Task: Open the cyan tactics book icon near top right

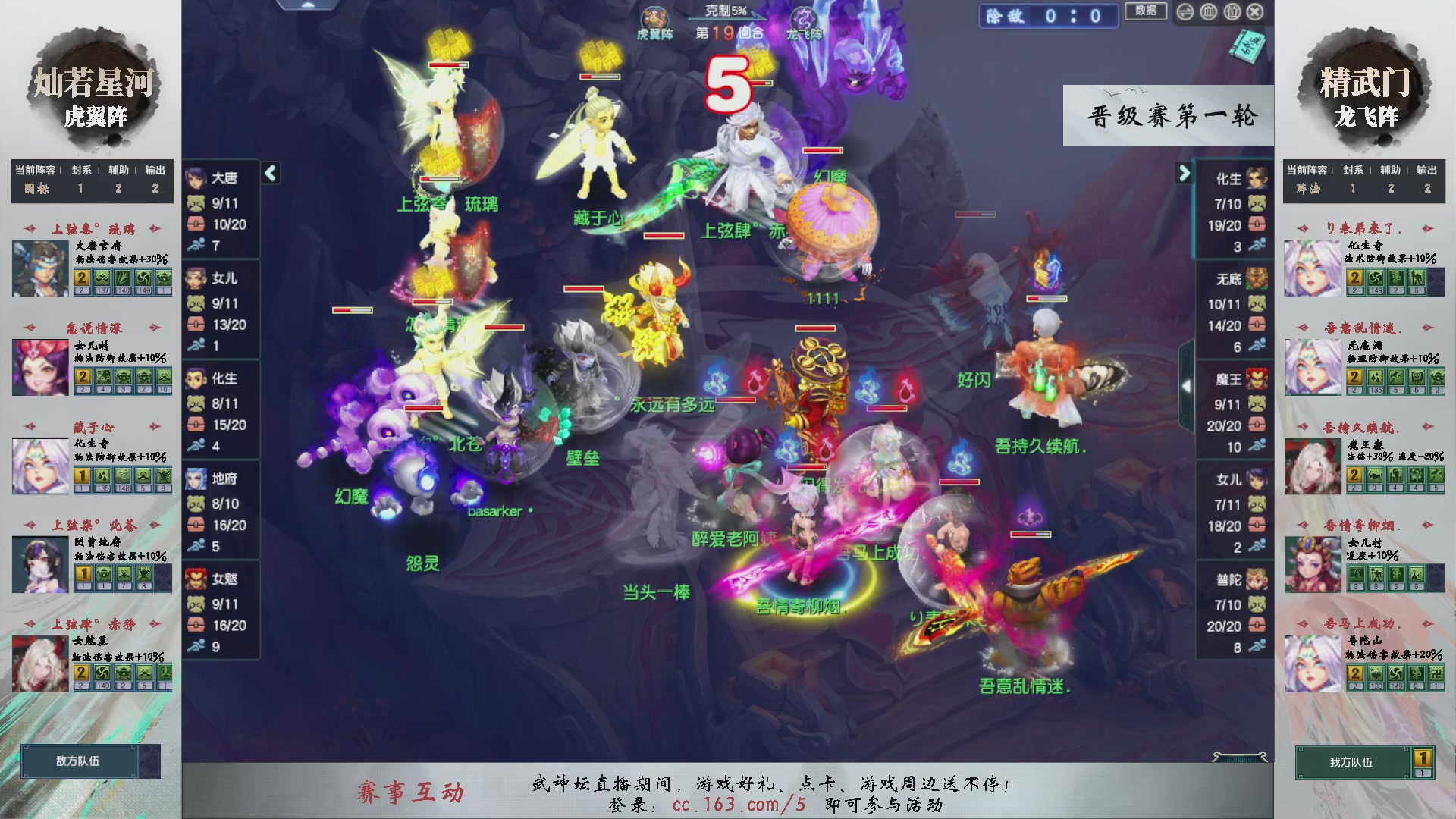Action: click(1247, 45)
